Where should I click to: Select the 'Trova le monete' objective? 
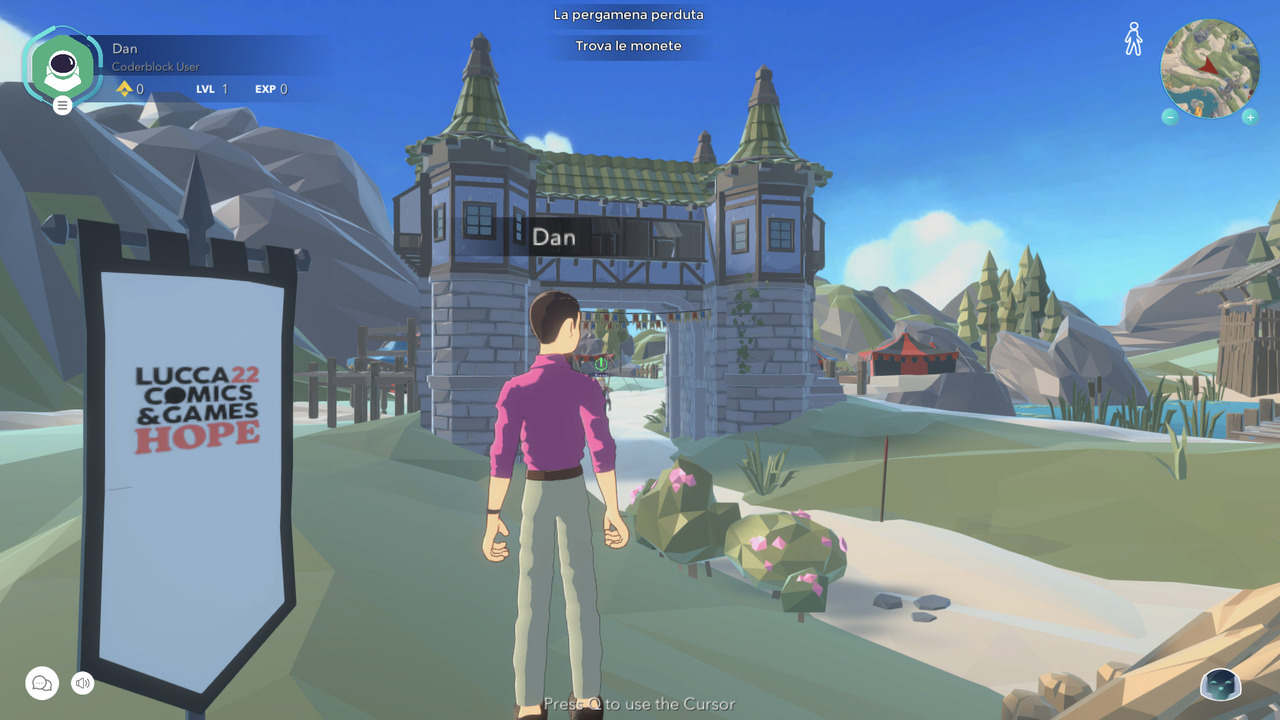[628, 46]
